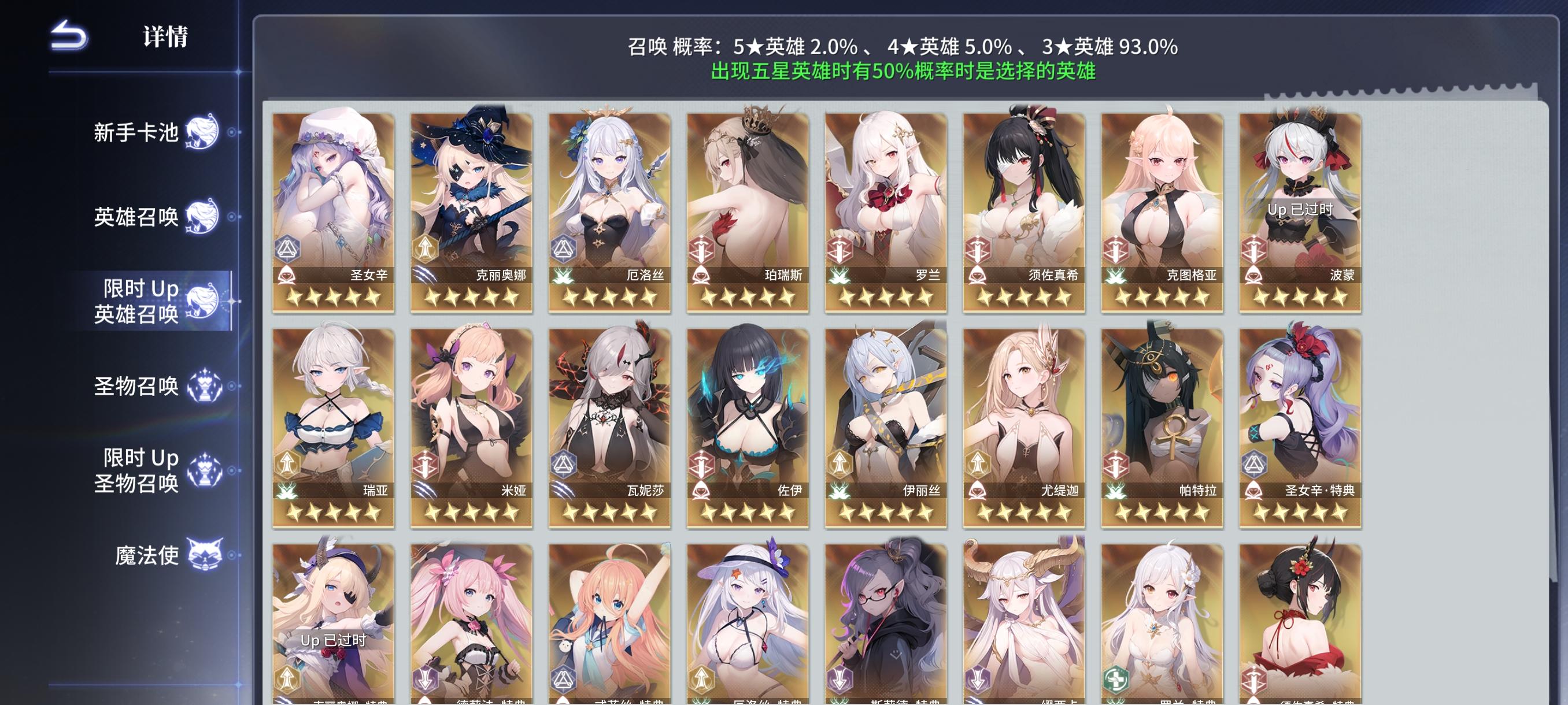Viewport: 1568px width, 705px height.
Task: Select the cat icon next to 魔法使
Action: [x=206, y=555]
